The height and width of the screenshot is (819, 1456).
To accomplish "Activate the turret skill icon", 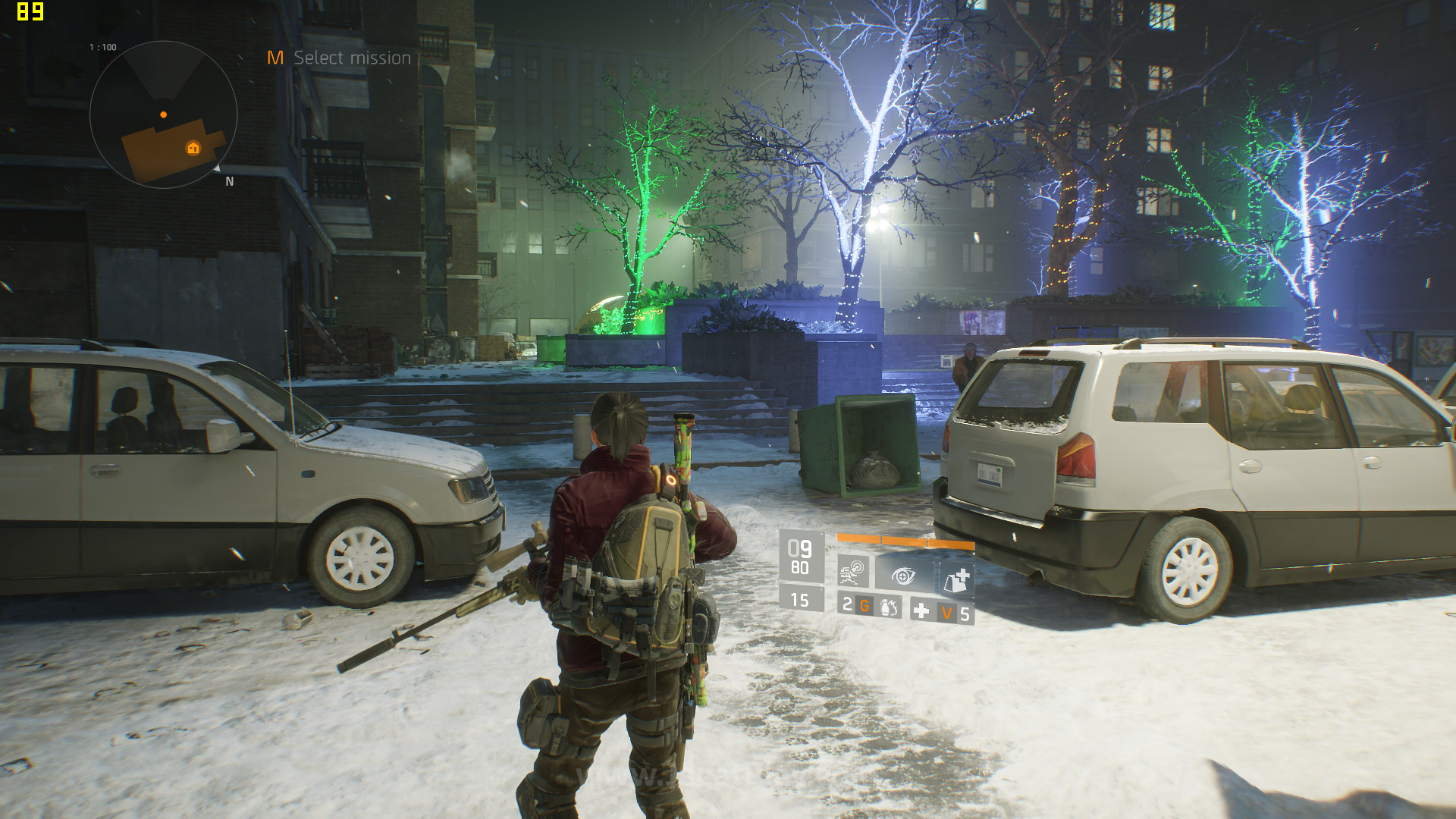I will [x=853, y=572].
